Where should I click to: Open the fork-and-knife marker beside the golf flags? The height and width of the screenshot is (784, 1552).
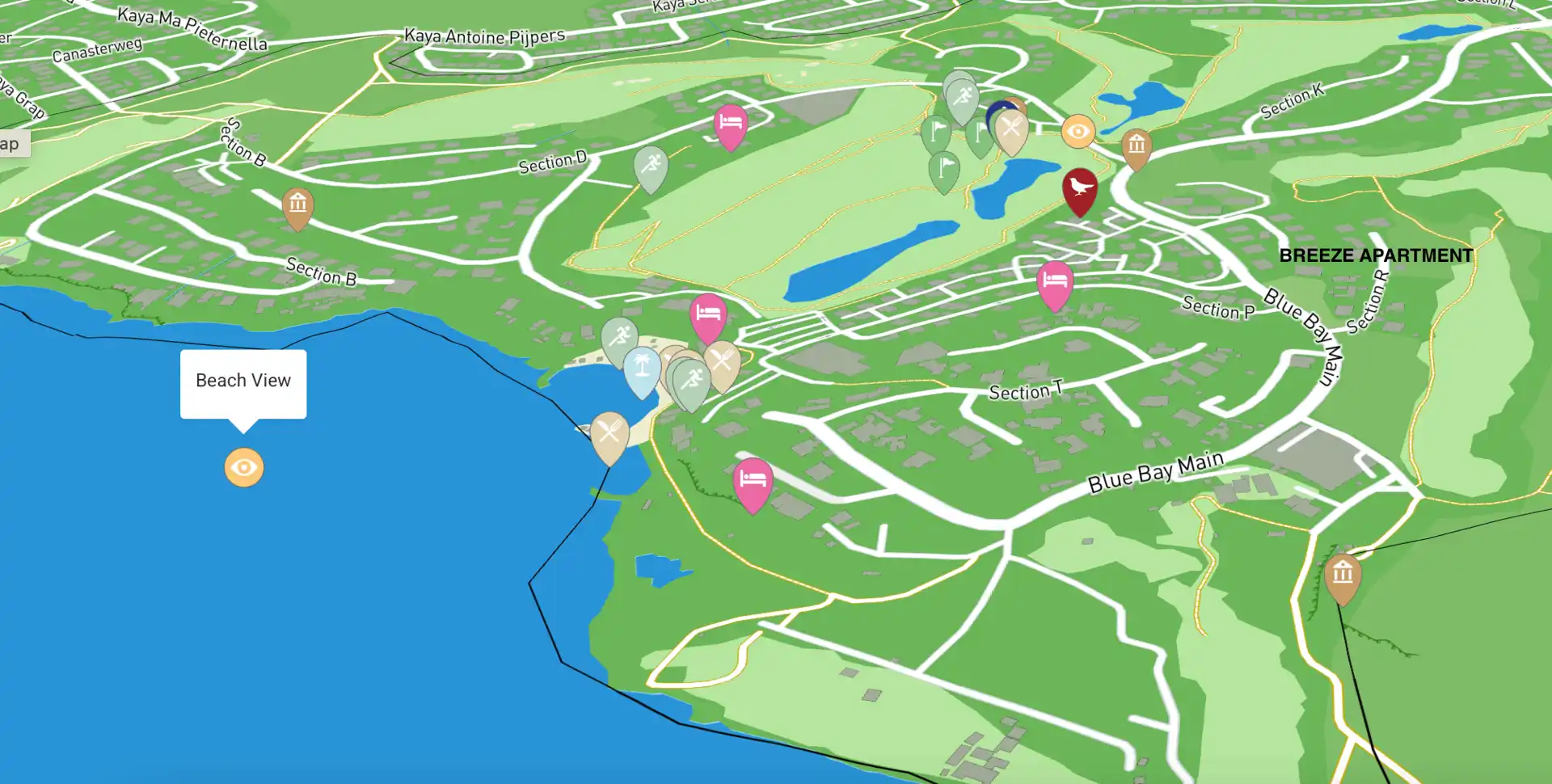[x=1012, y=130]
